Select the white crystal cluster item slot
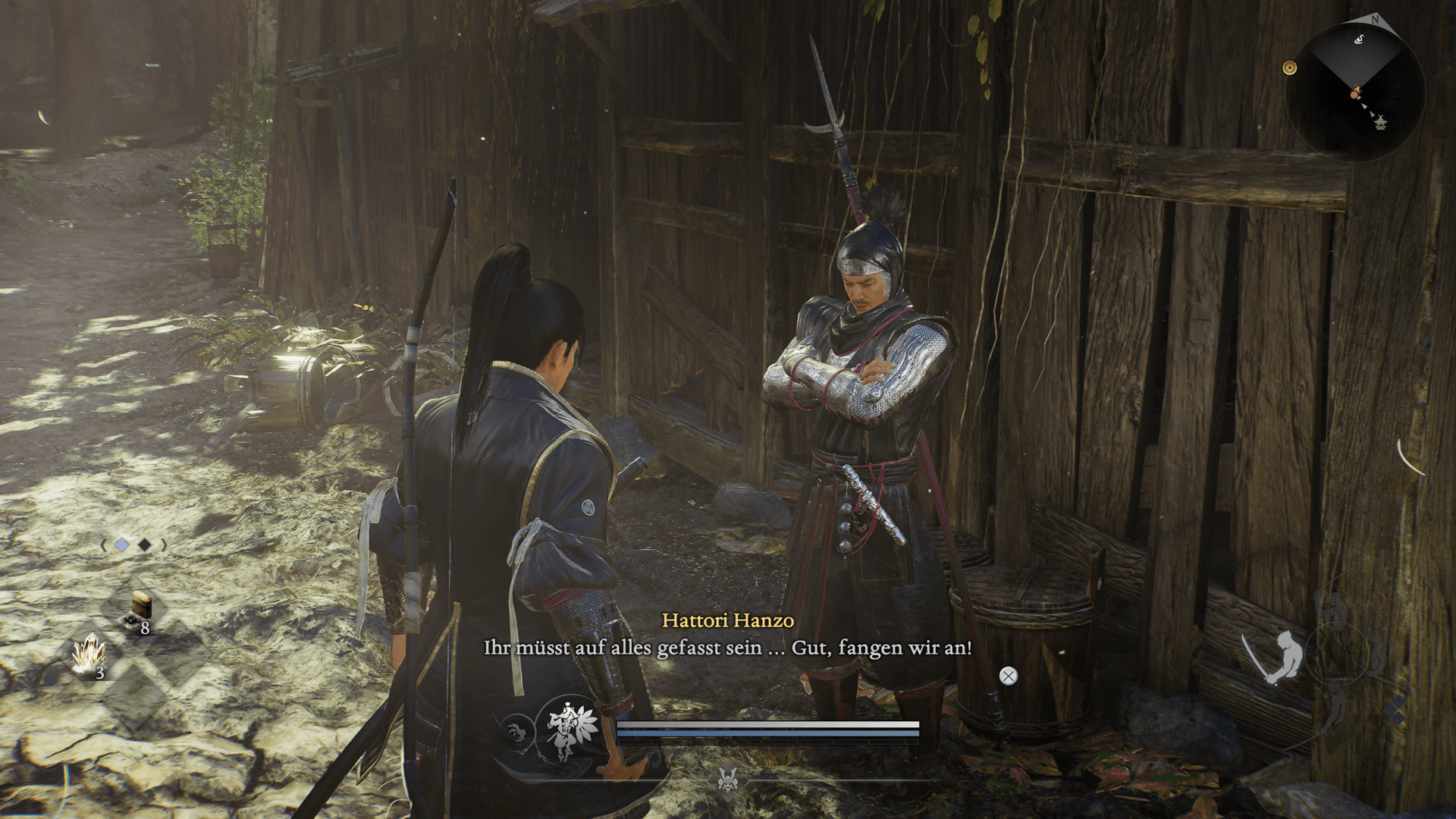Image resolution: width=1456 pixels, height=819 pixels. tap(89, 654)
